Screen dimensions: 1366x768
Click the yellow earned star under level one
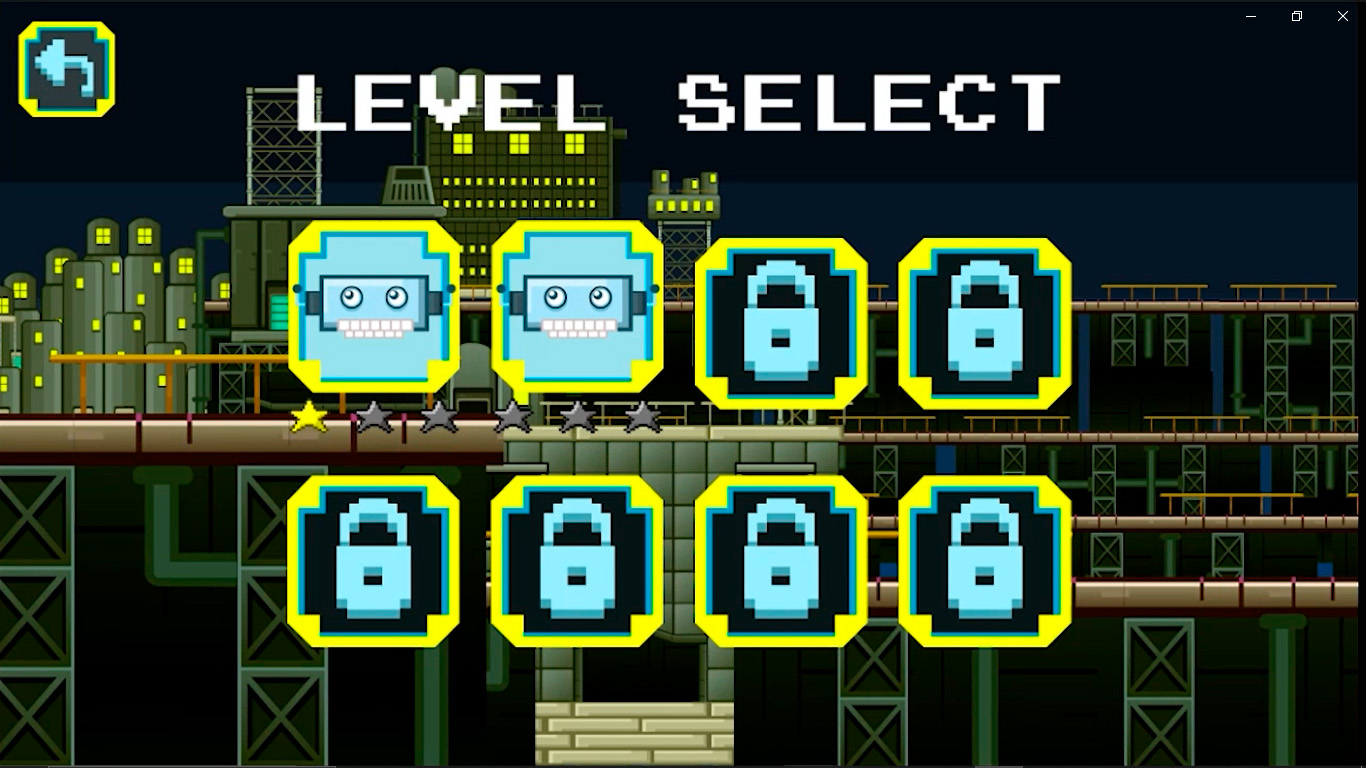(310, 418)
